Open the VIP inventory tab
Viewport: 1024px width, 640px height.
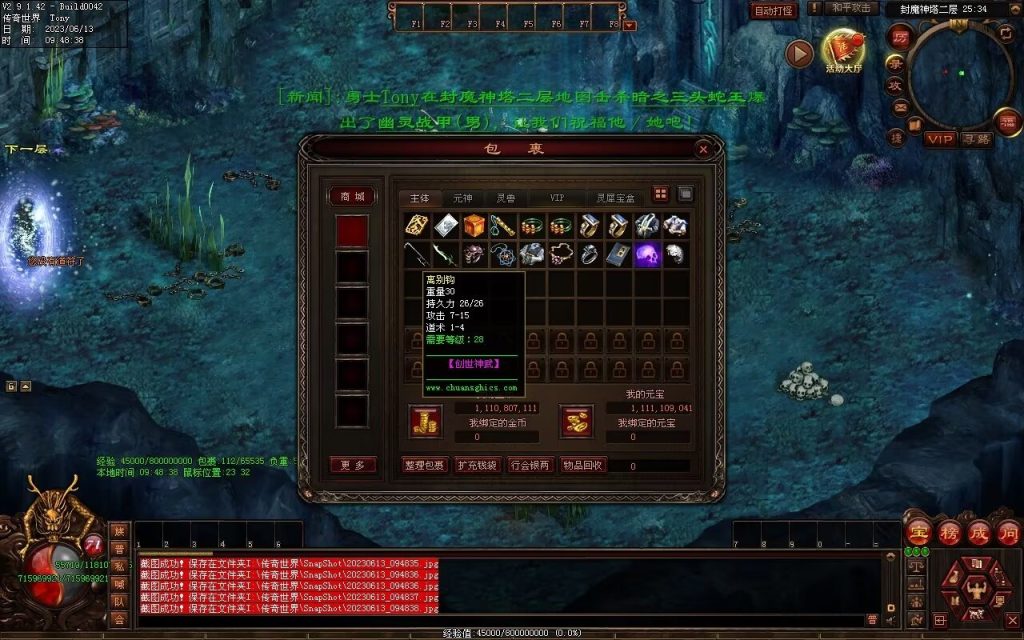(557, 198)
